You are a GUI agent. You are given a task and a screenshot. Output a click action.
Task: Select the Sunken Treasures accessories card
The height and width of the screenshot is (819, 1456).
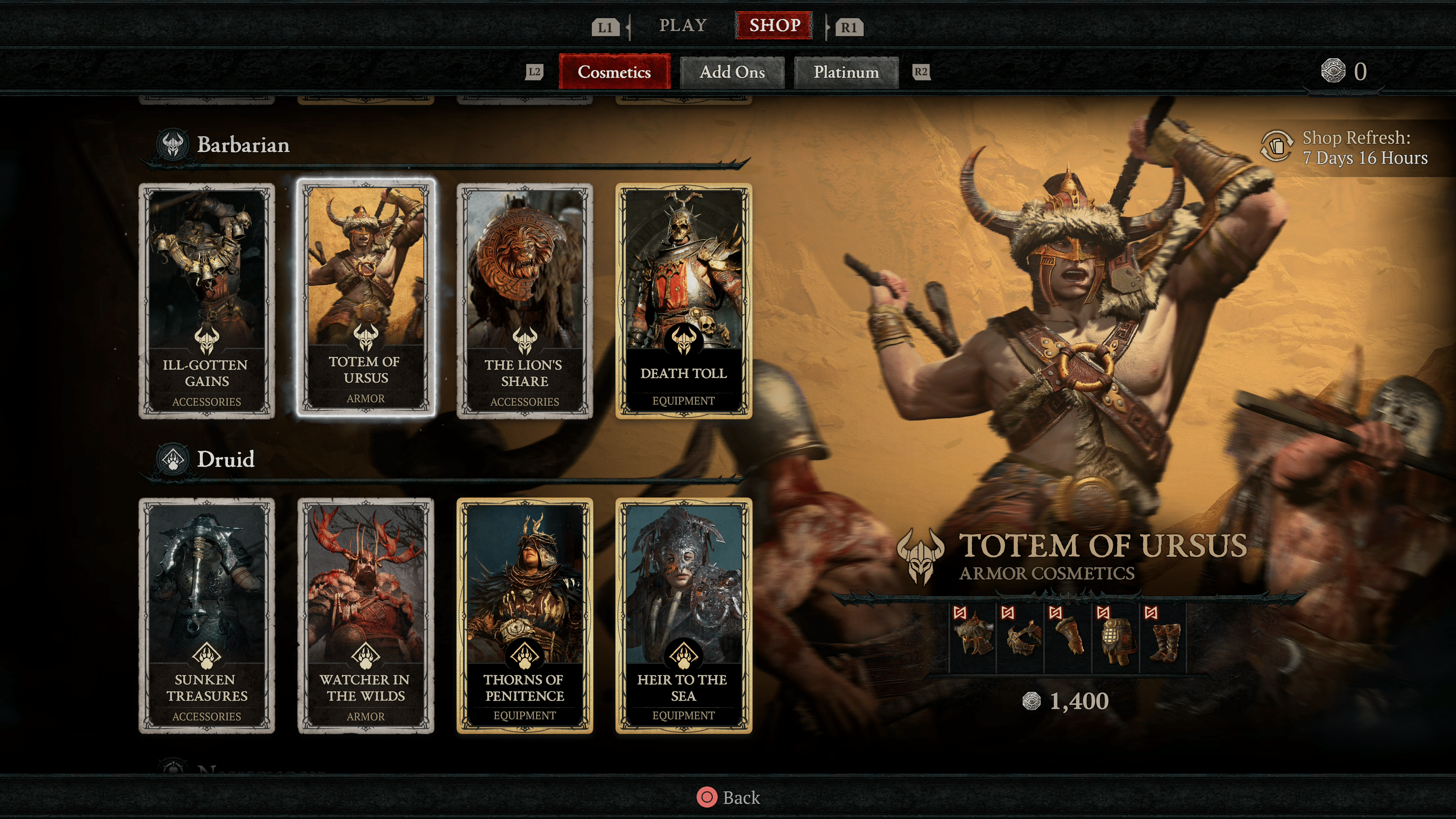click(207, 615)
